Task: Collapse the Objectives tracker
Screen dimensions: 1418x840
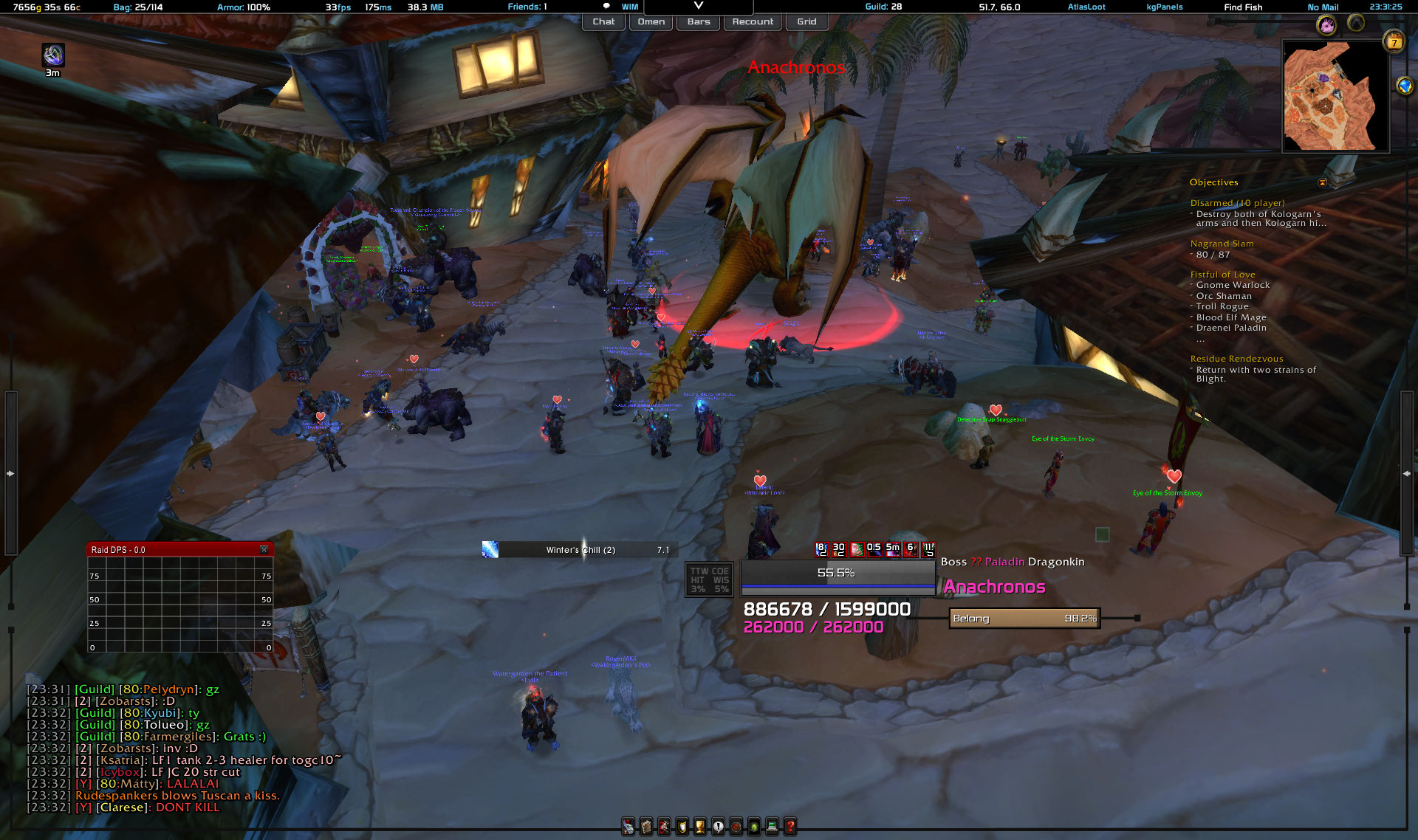Action: (x=1323, y=183)
